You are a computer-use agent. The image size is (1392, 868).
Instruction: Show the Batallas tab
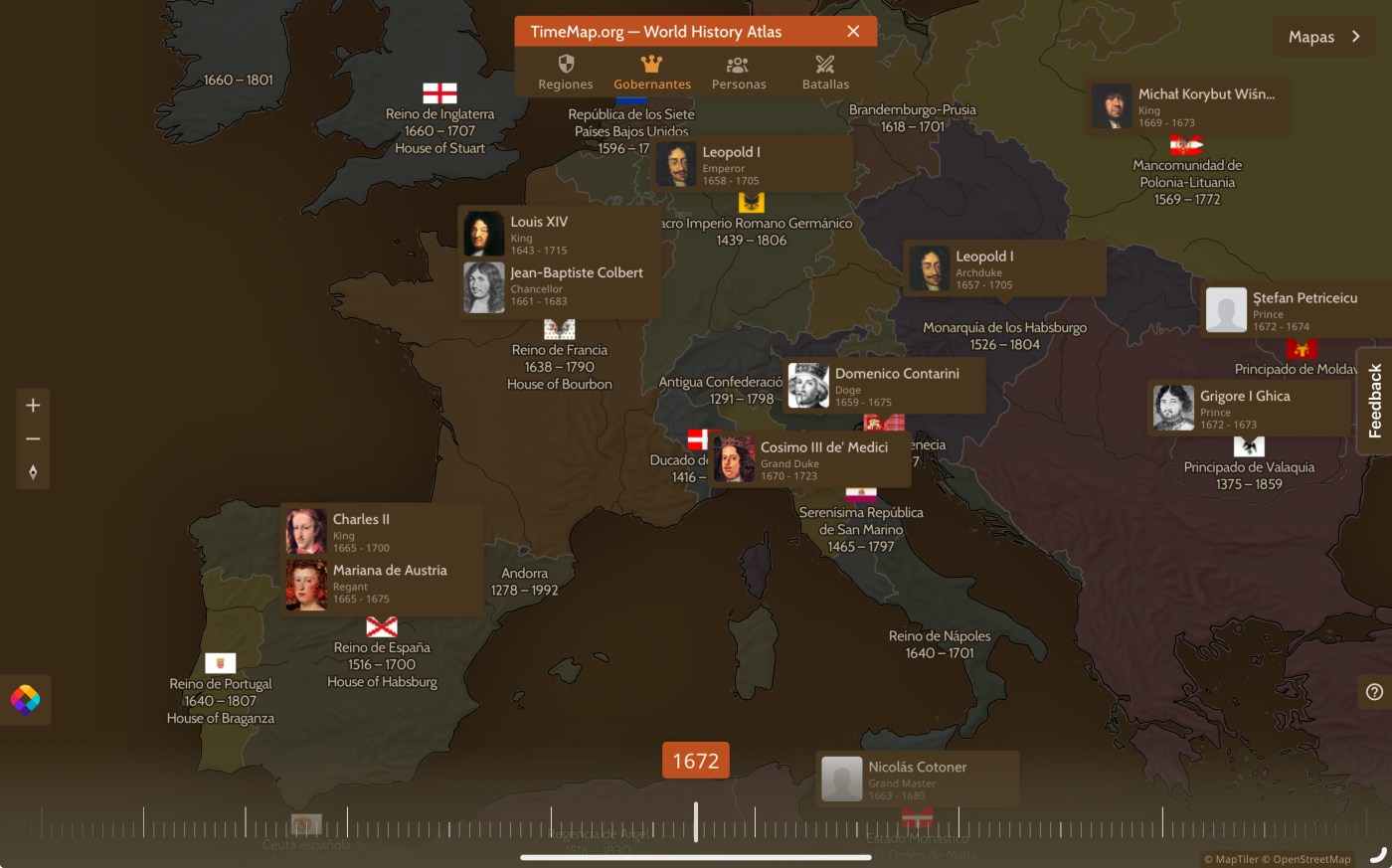point(825,73)
